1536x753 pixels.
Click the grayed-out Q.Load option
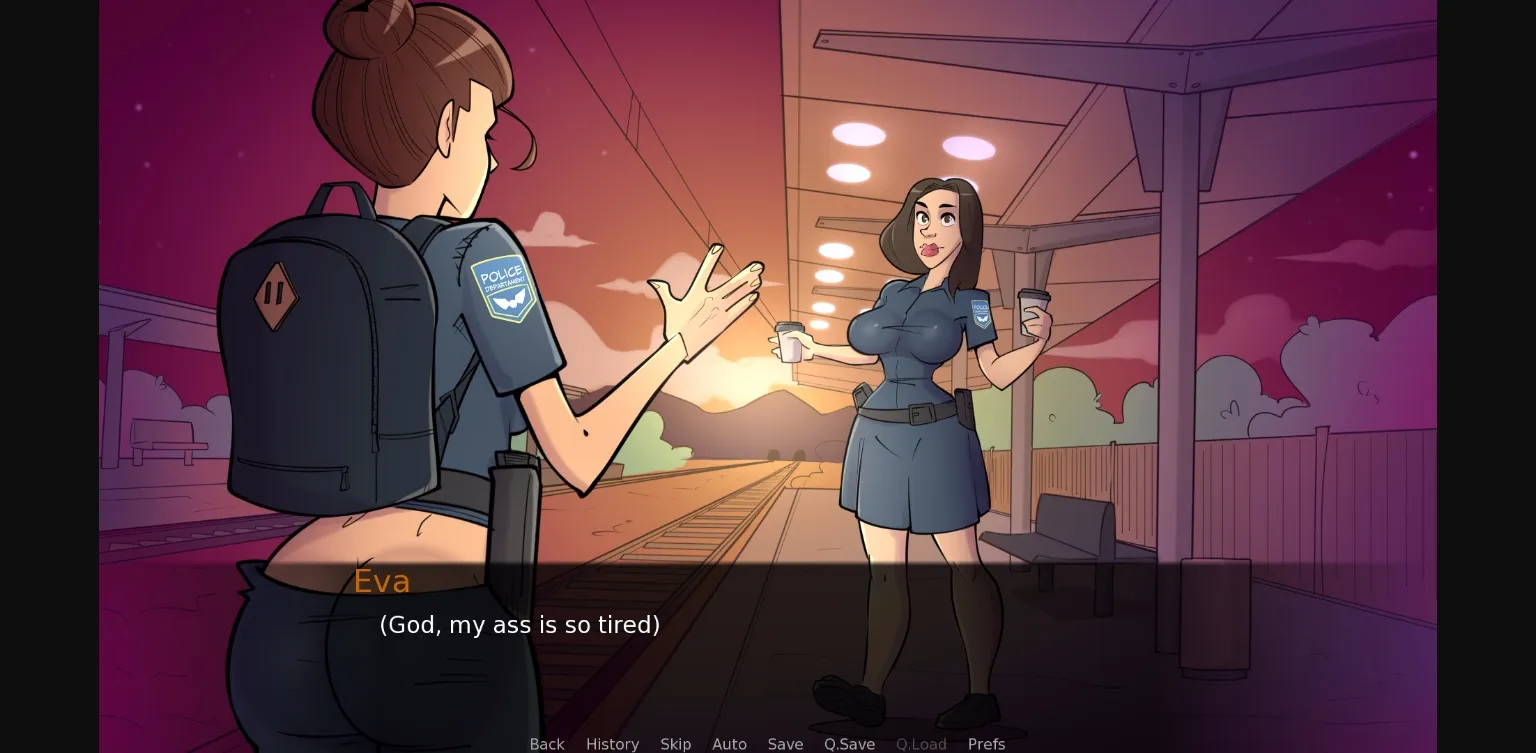pyautogui.click(x=921, y=744)
